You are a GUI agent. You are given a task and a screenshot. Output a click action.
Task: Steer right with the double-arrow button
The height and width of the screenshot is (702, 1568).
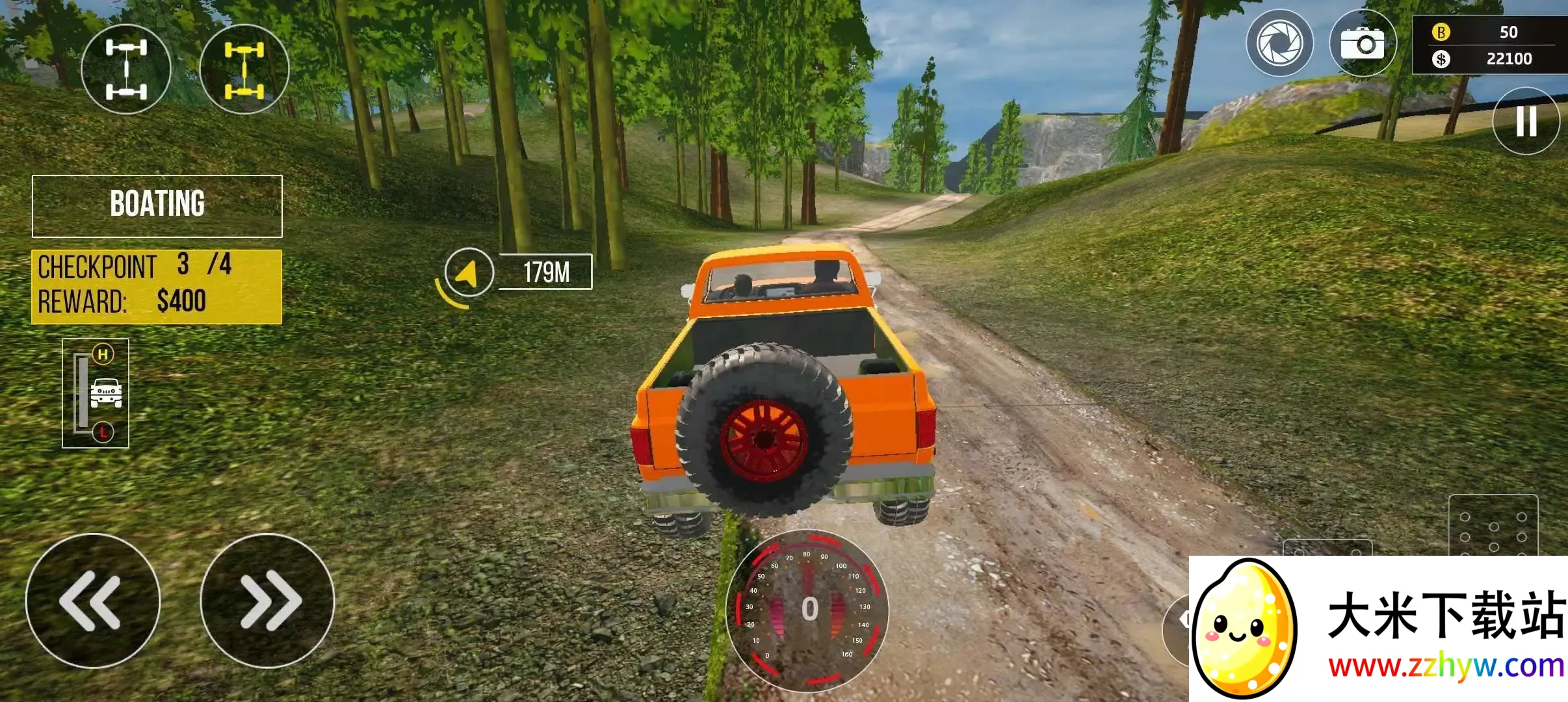pyautogui.click(x=267, y=601)
